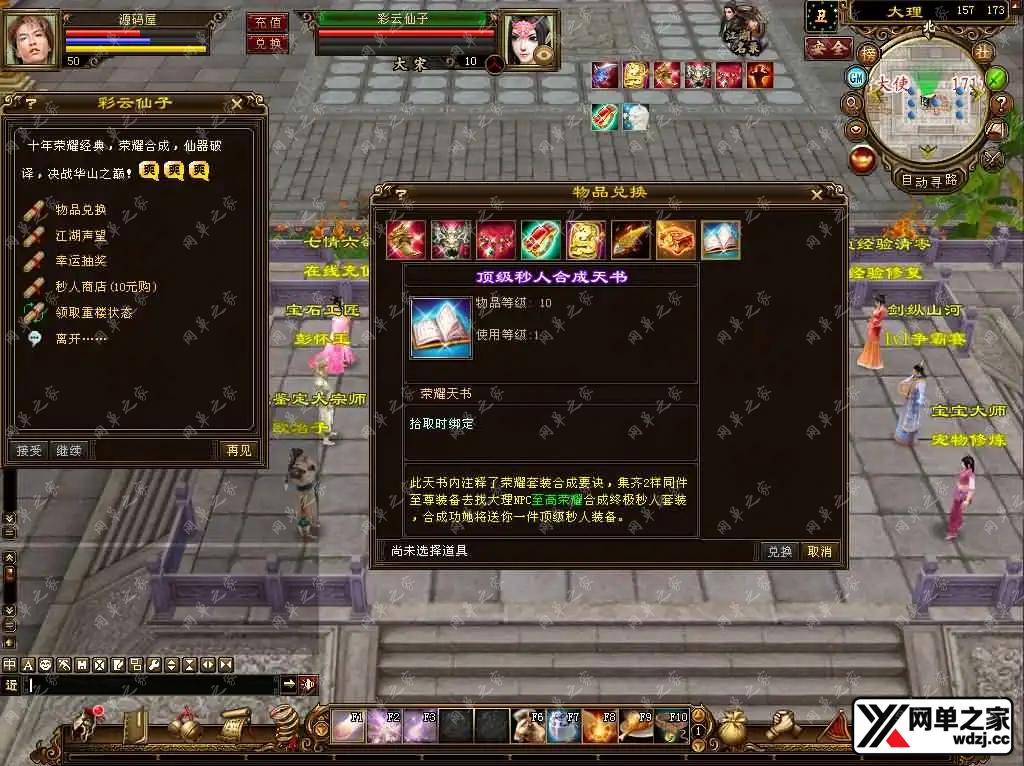Click the 接受 accept button
The image size is (1024, 766).
[30, 451]
